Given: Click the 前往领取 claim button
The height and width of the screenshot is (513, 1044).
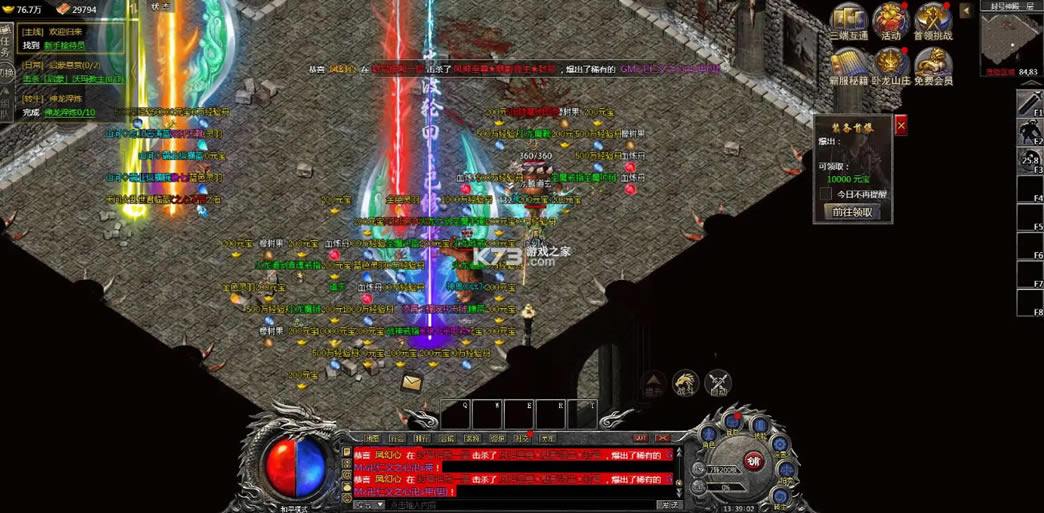Looking at the screenshot, I should 852,212.
